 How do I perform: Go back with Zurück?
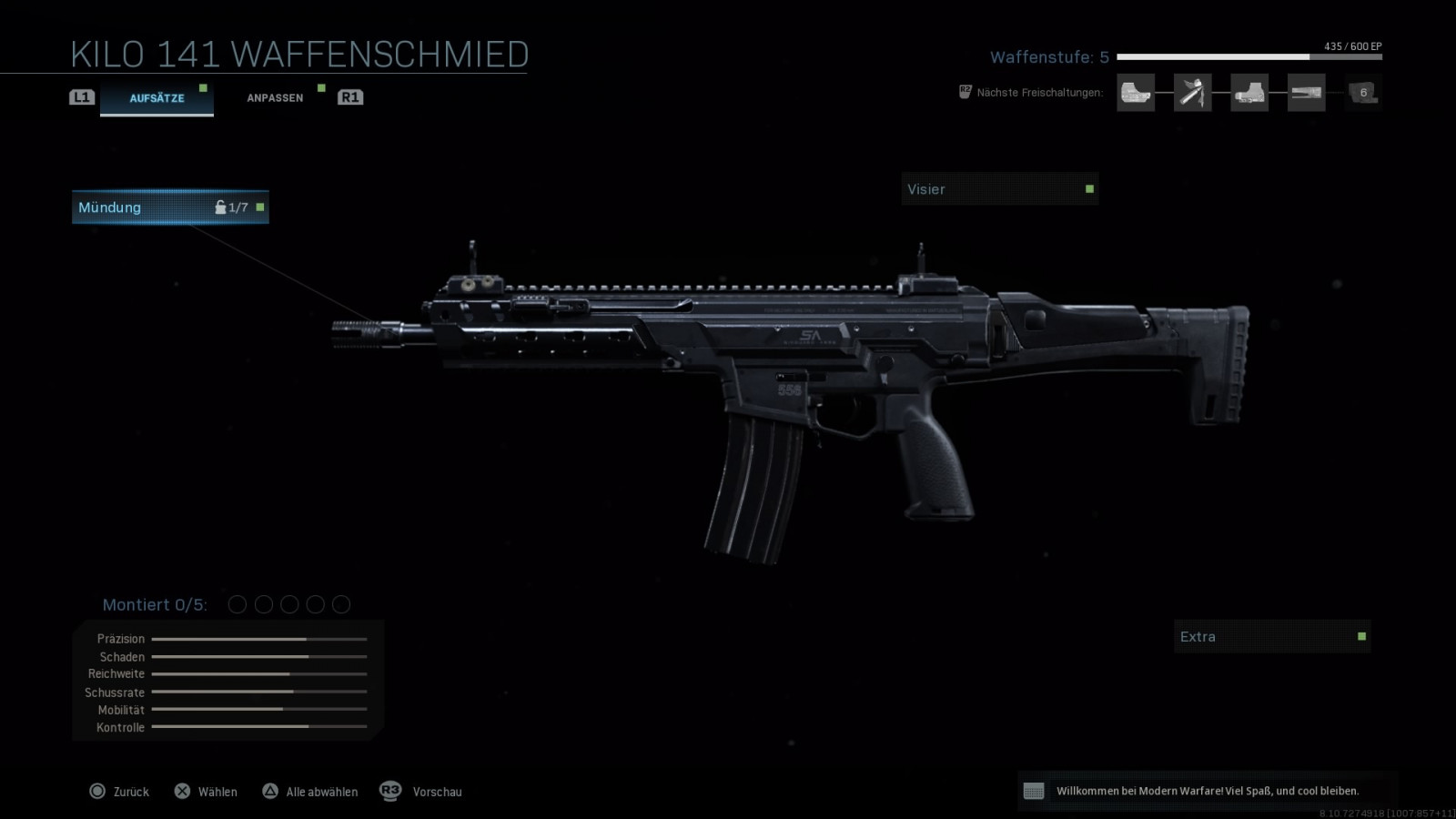119,792
